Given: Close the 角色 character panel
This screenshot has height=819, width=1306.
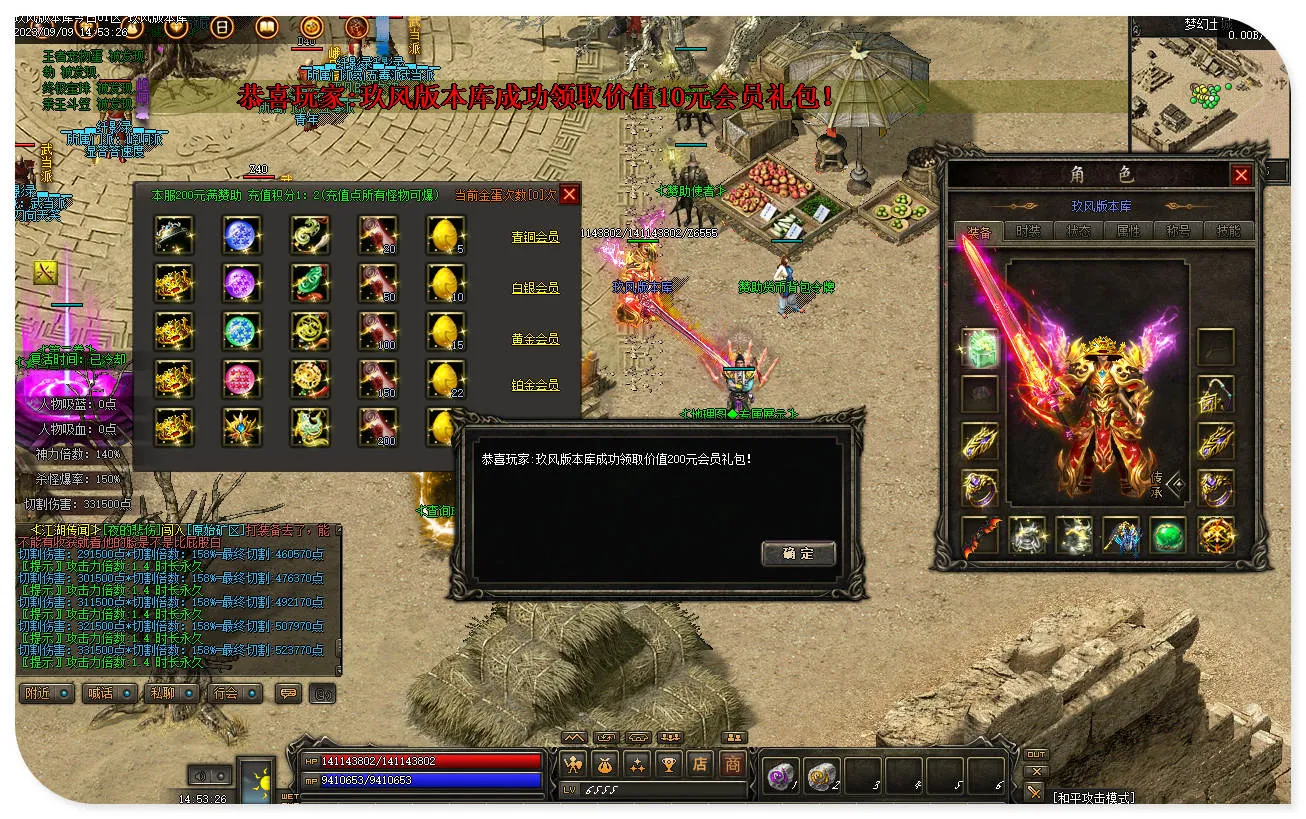Looking at the screenshot, I should (x=1241, y=176).
